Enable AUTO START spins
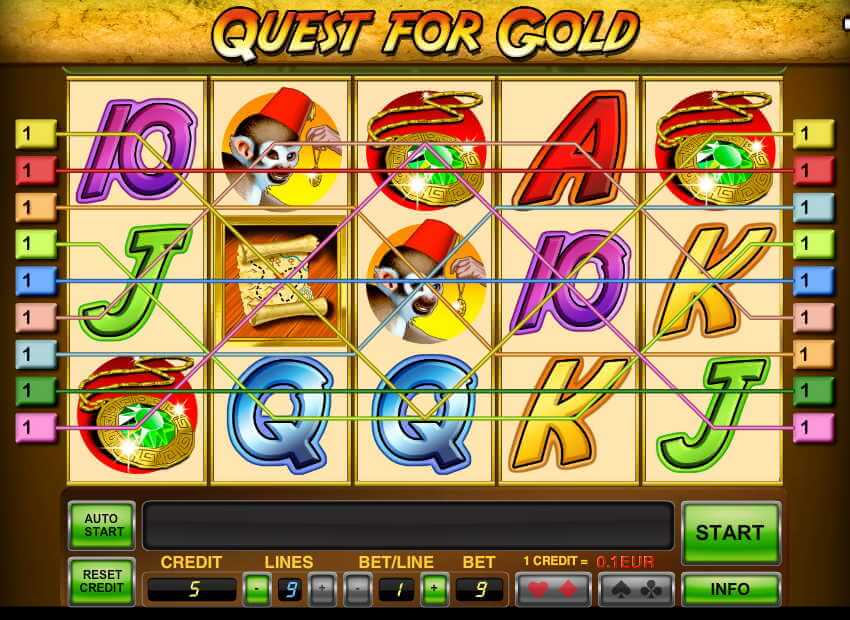This screenshot has width=850, height=620. 101,525
